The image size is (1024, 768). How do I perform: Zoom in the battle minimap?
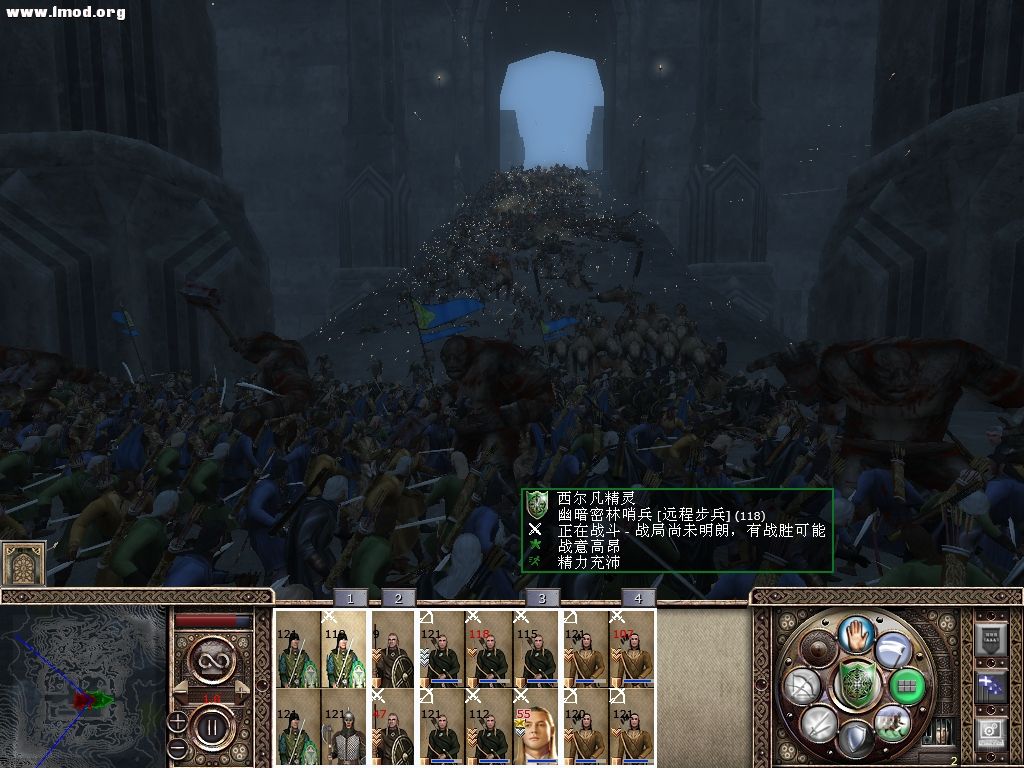tap(177, 721)
